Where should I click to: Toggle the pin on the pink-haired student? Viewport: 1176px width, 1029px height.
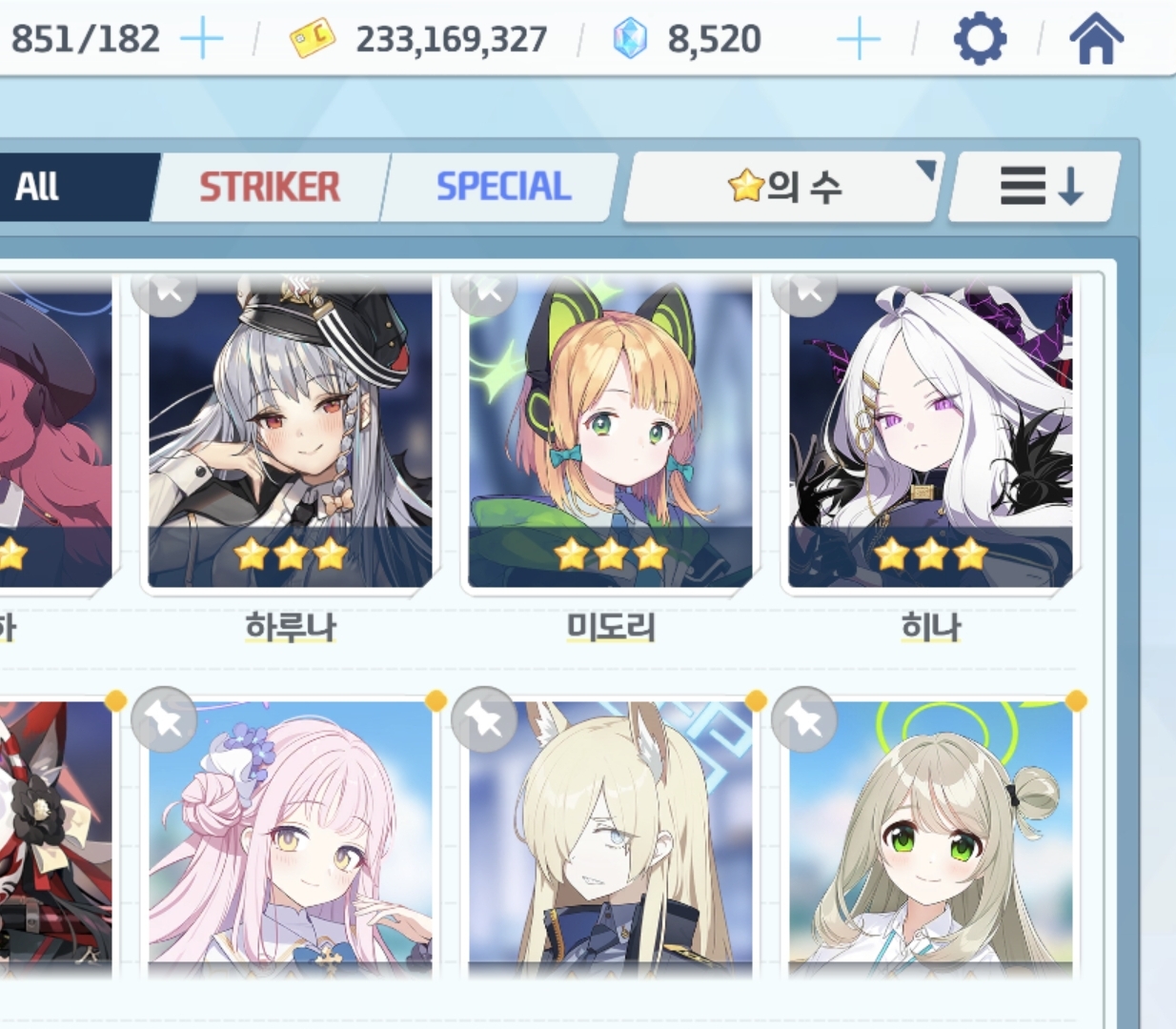(x=165, y=720)
